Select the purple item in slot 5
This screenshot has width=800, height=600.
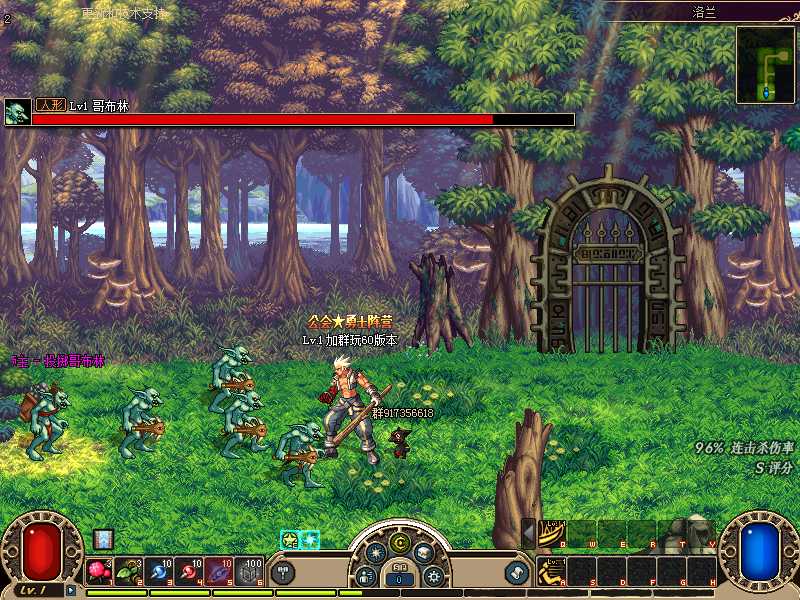point(218,571)
